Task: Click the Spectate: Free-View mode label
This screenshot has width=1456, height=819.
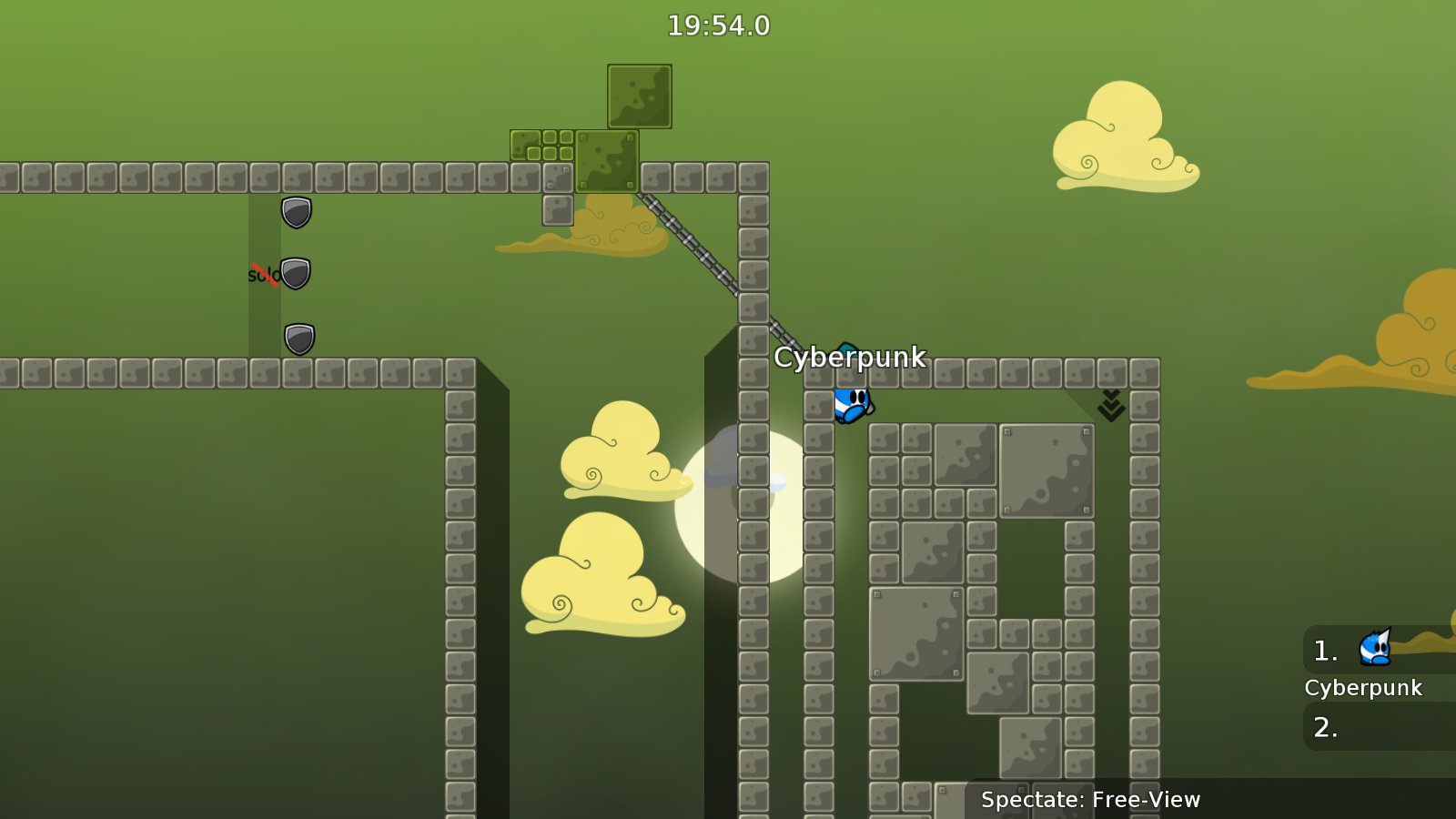Action: click(x=1090, y=800)
